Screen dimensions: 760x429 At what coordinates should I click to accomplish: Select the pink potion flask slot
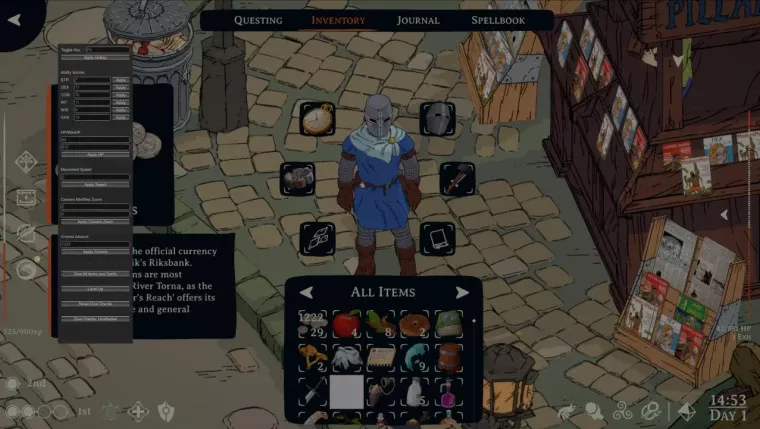(x=450, y=390)
